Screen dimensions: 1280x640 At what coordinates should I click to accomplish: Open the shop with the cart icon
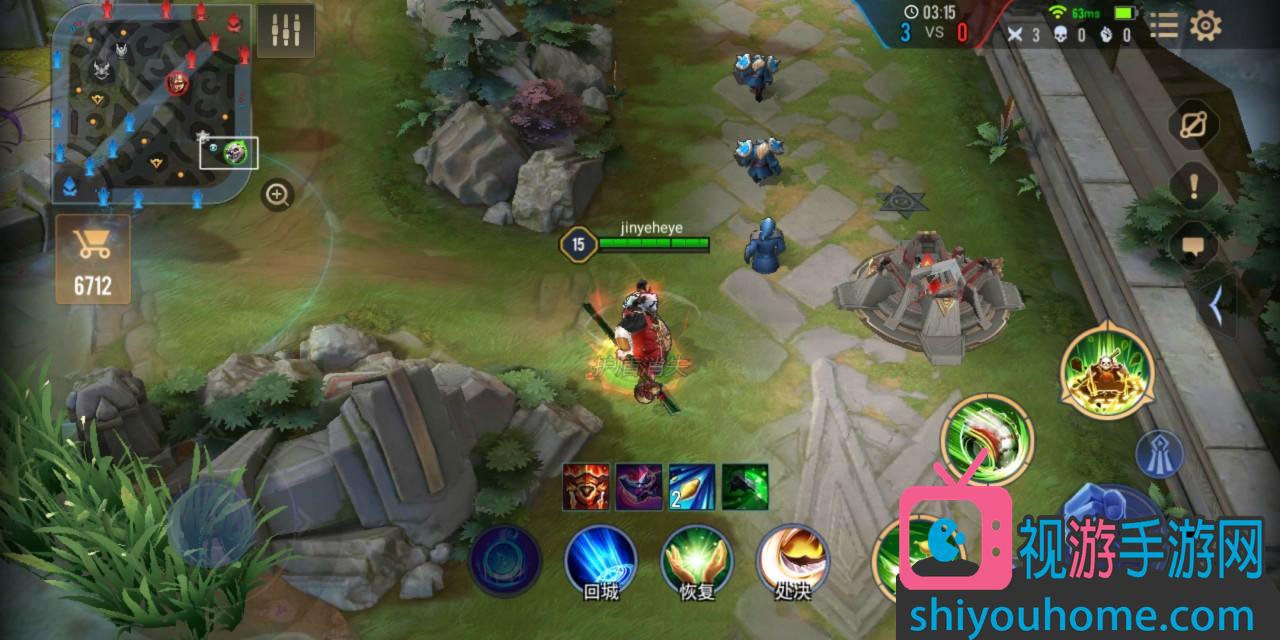(92, 259)
